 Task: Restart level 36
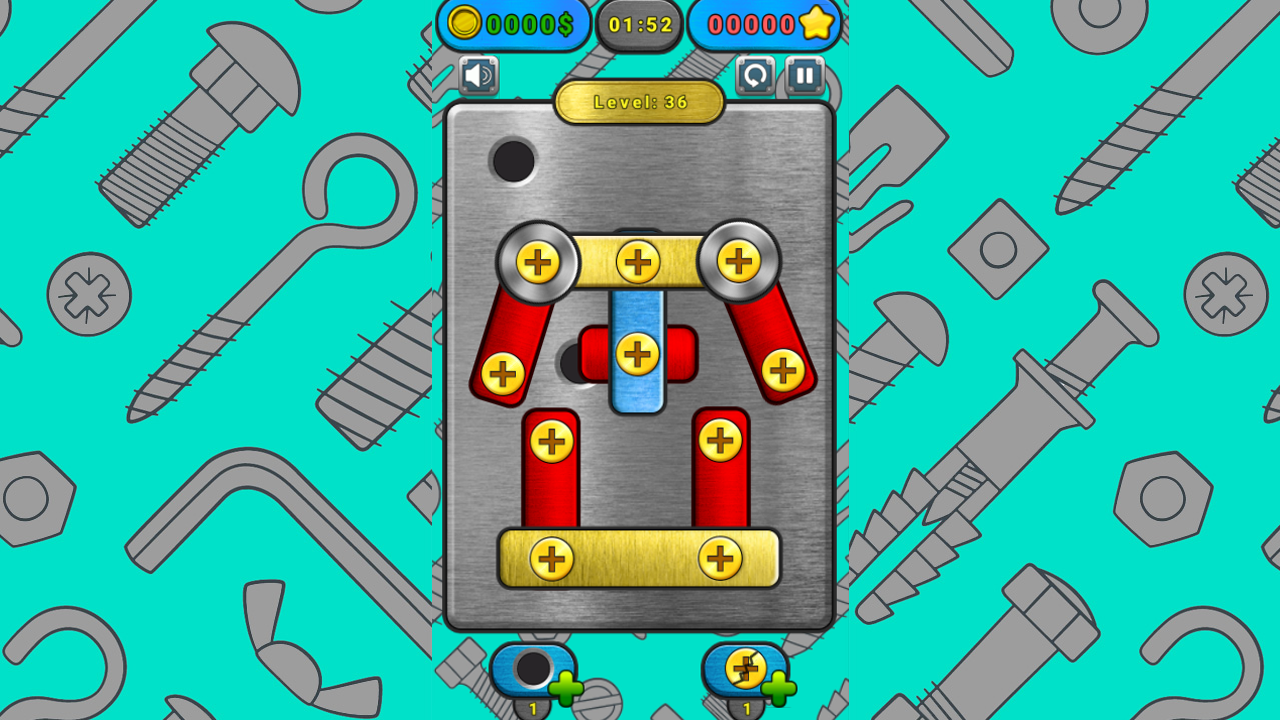(x=755, y=74)
